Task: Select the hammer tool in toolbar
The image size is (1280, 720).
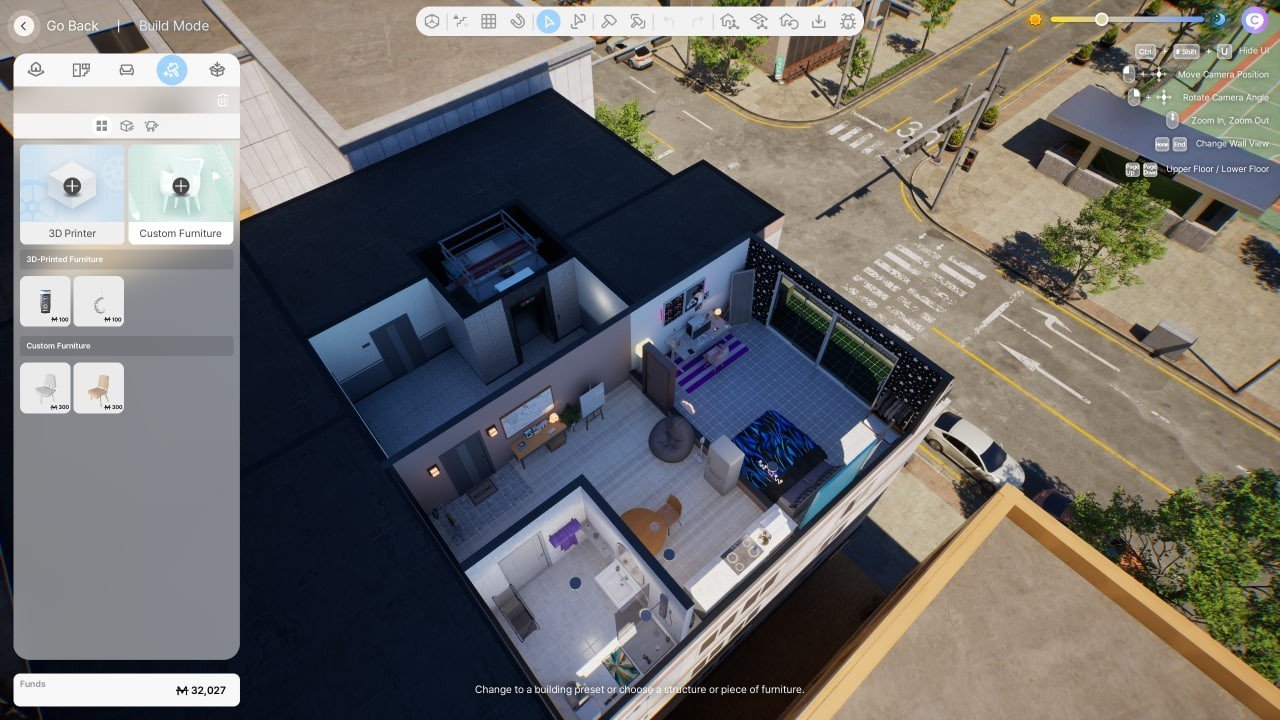Action: [608, 21]
